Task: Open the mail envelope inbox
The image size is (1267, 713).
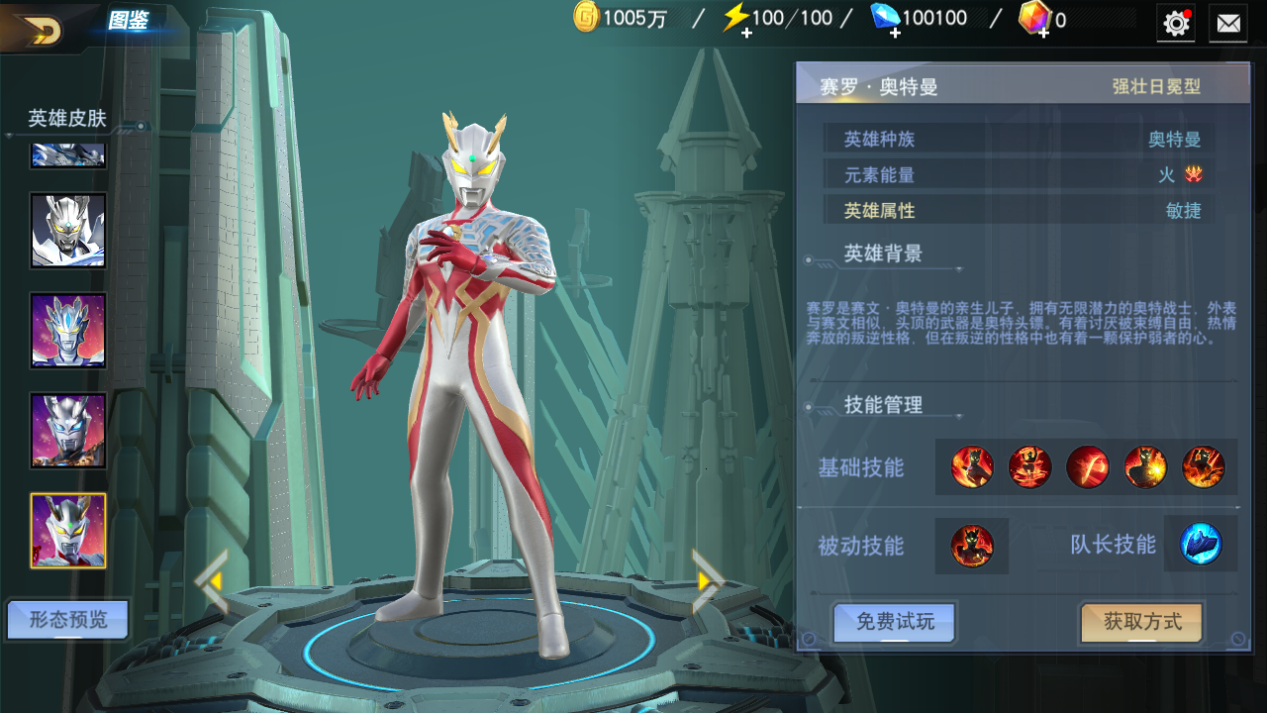Action: pyautogui.click(x=1228, y=22)
